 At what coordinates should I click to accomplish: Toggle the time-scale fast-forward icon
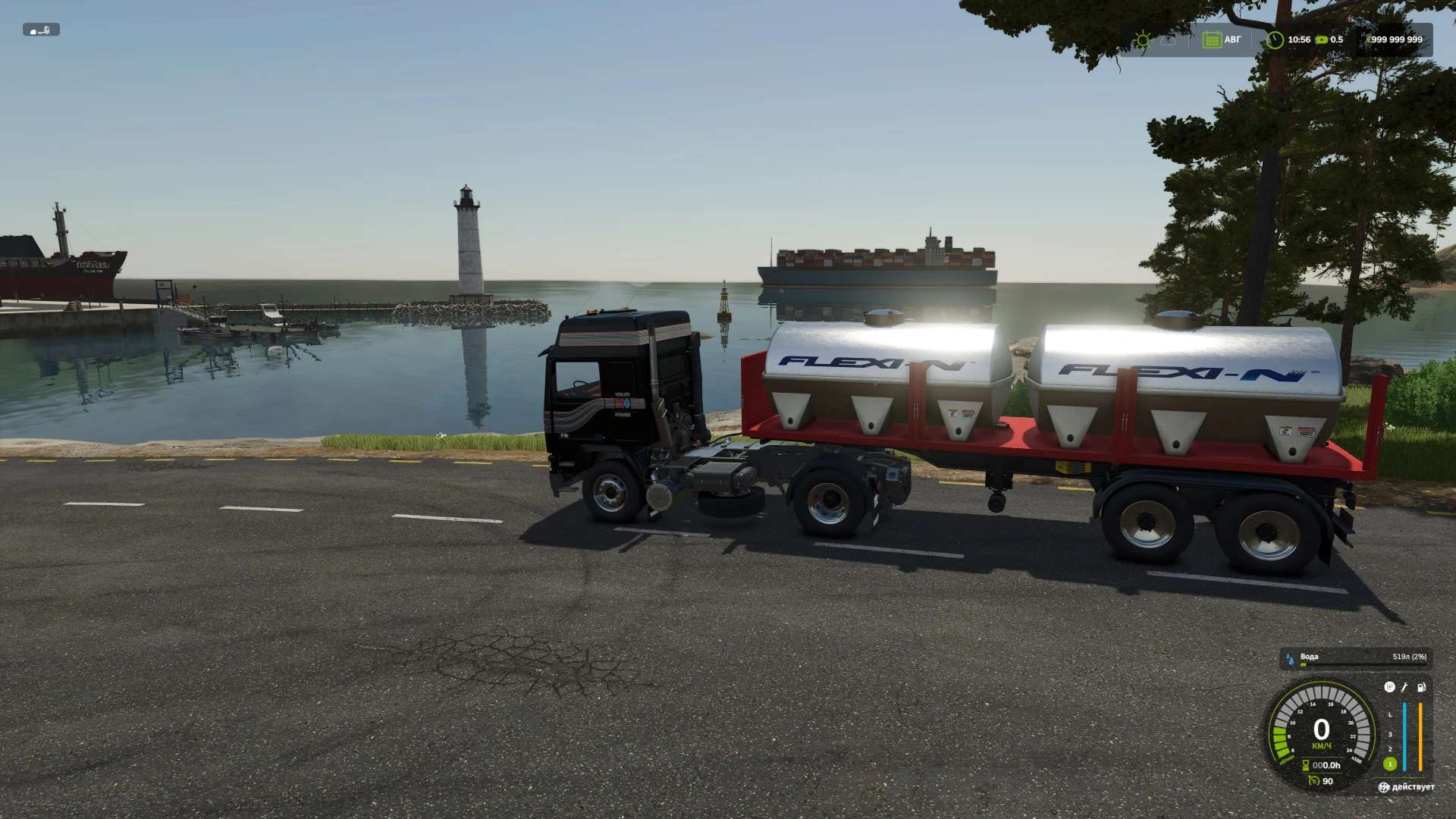[1322, 39]
